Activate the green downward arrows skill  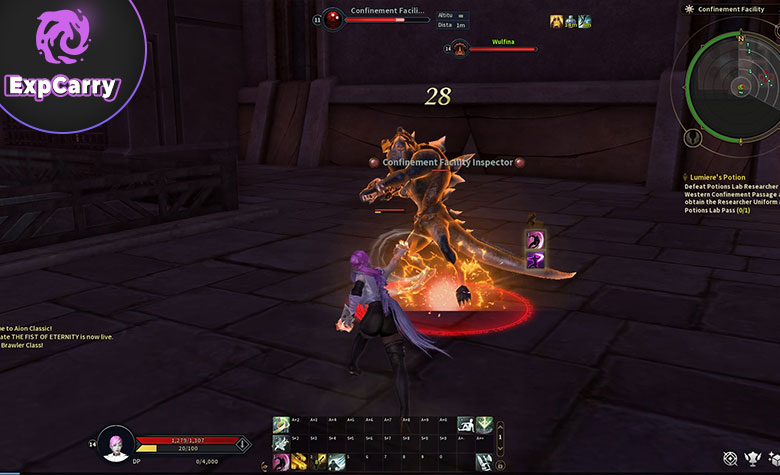click(484, 424)
